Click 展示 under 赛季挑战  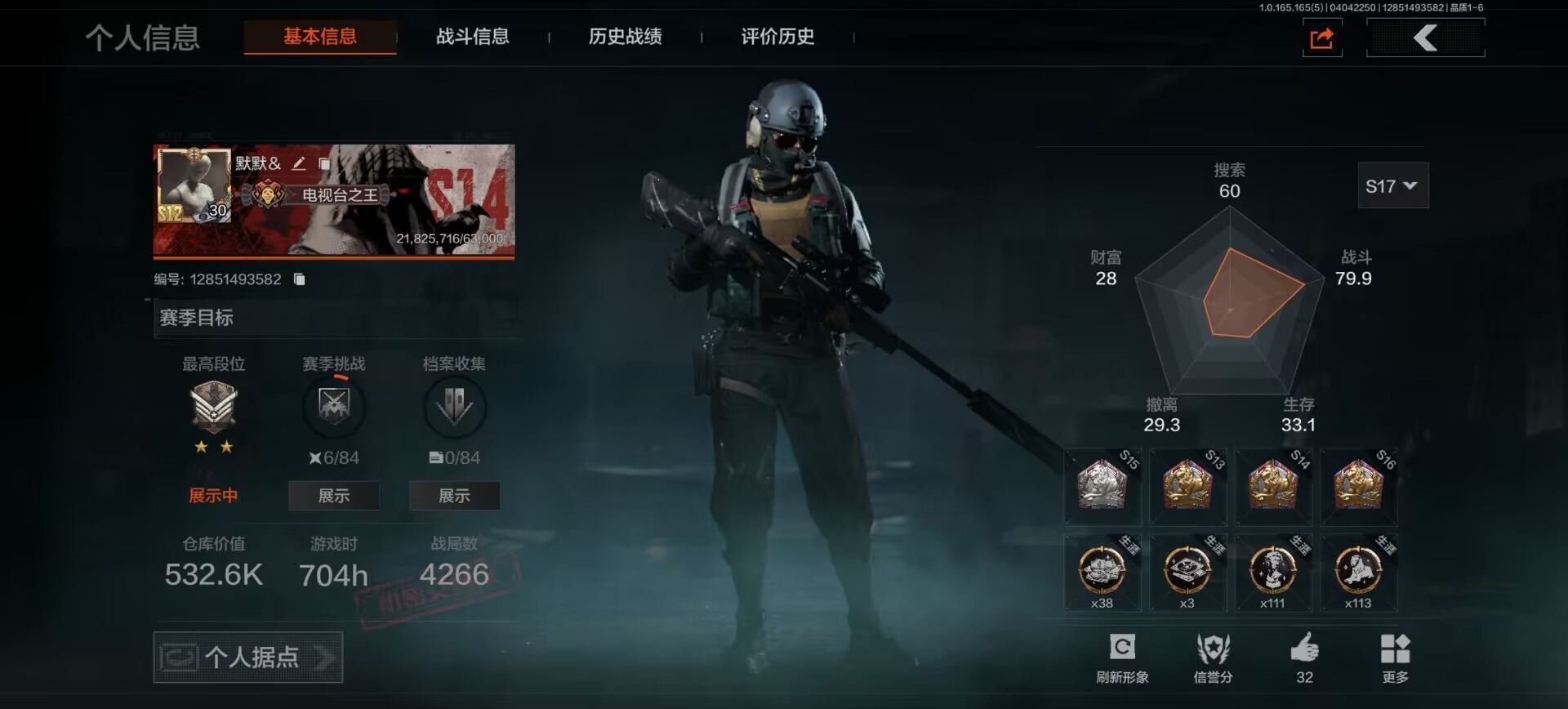tap(333, 496)
